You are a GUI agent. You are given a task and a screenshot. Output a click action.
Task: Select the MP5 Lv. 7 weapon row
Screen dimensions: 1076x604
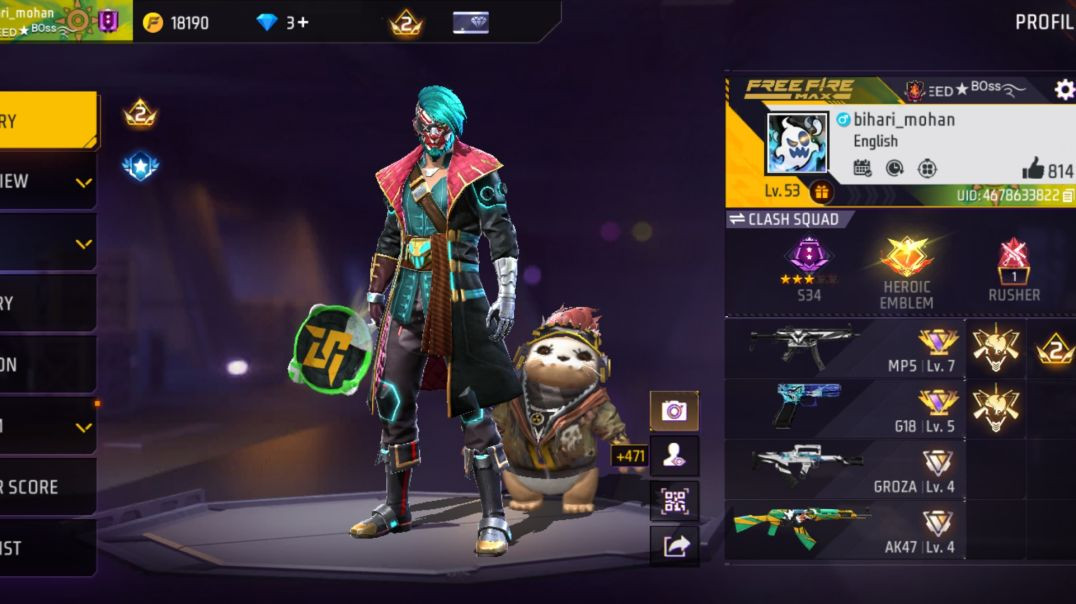[x=845, y=347]
